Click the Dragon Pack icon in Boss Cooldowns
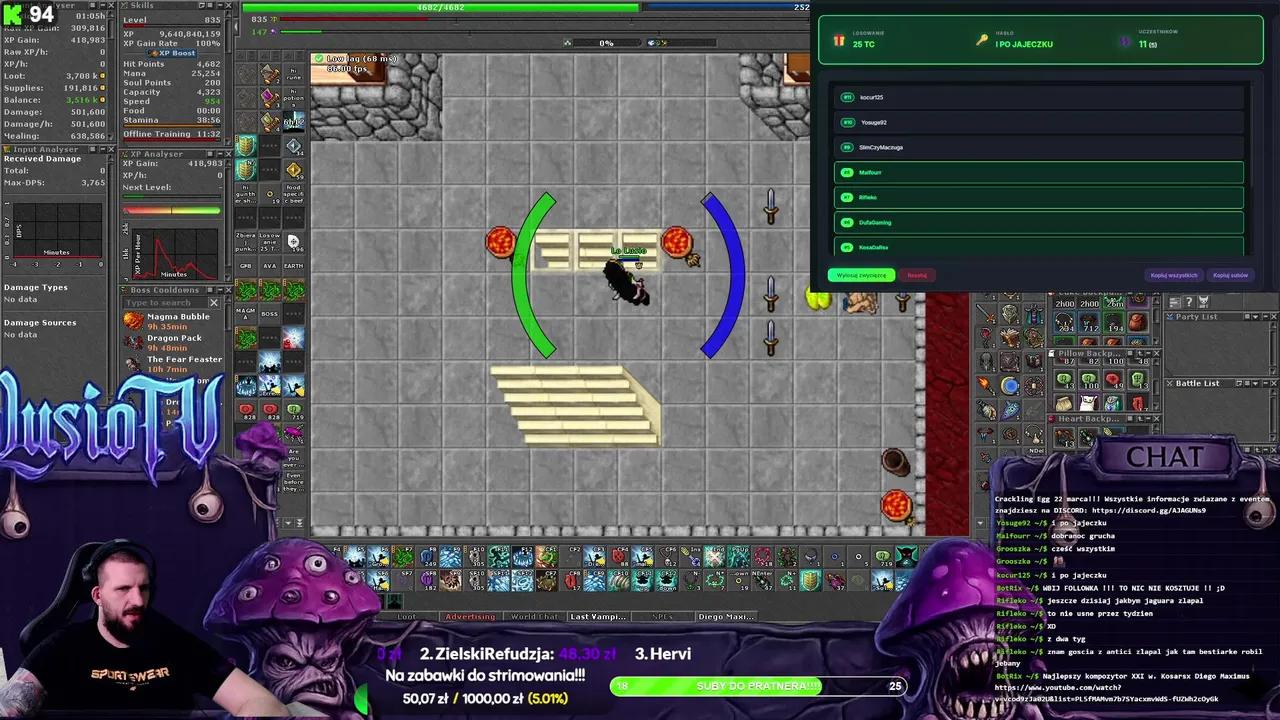The height and width of the screenshot is (720, 1280). 133,339
